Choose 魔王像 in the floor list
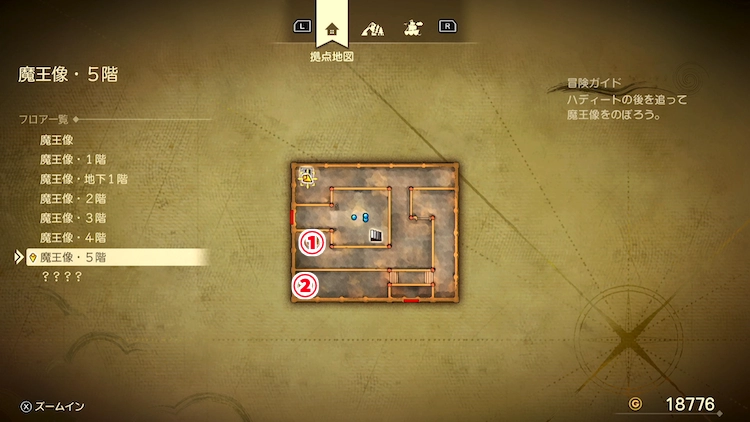 (x=57, y=140)
